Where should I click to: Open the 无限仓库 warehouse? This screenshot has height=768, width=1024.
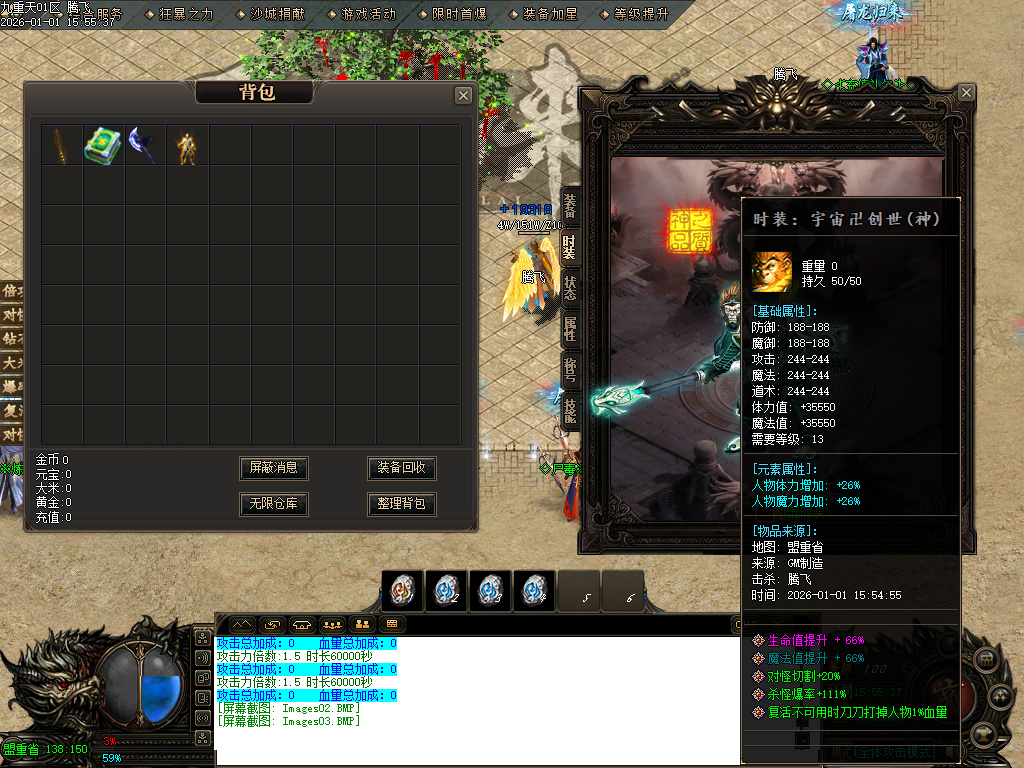274,504
